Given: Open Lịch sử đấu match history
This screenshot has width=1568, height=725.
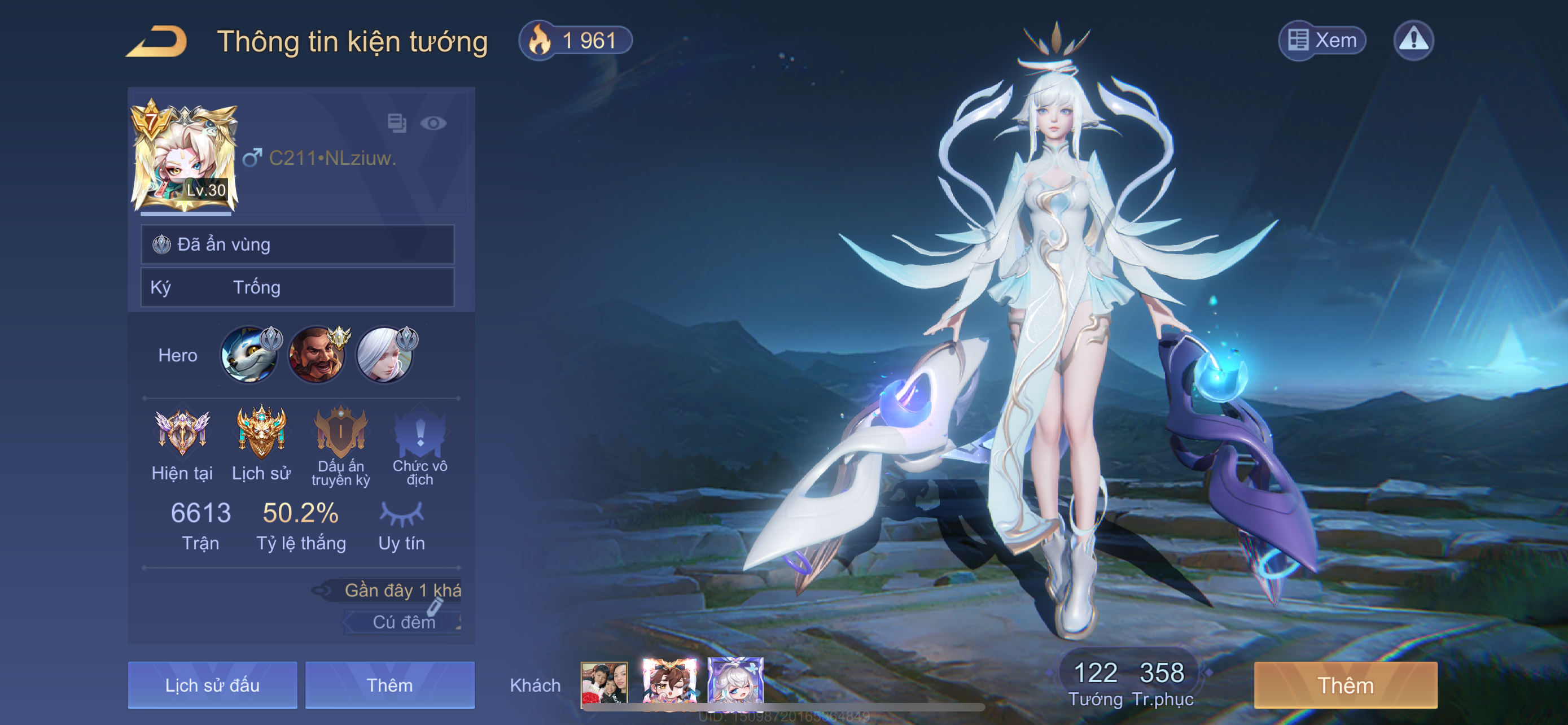Looking at the screenshot, I should (x=212, y=685).
